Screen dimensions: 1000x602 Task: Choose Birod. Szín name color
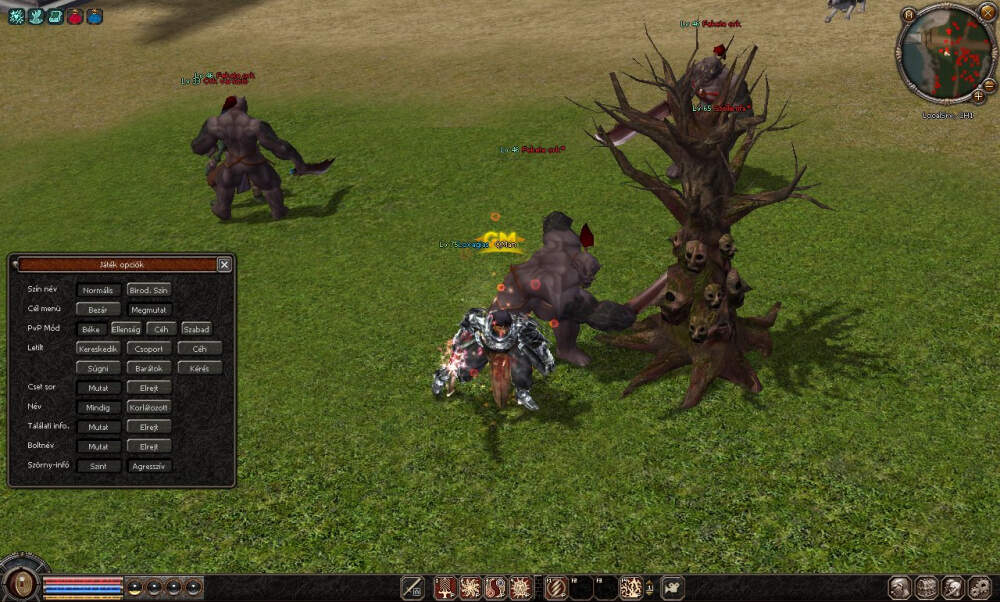[150, 290]
